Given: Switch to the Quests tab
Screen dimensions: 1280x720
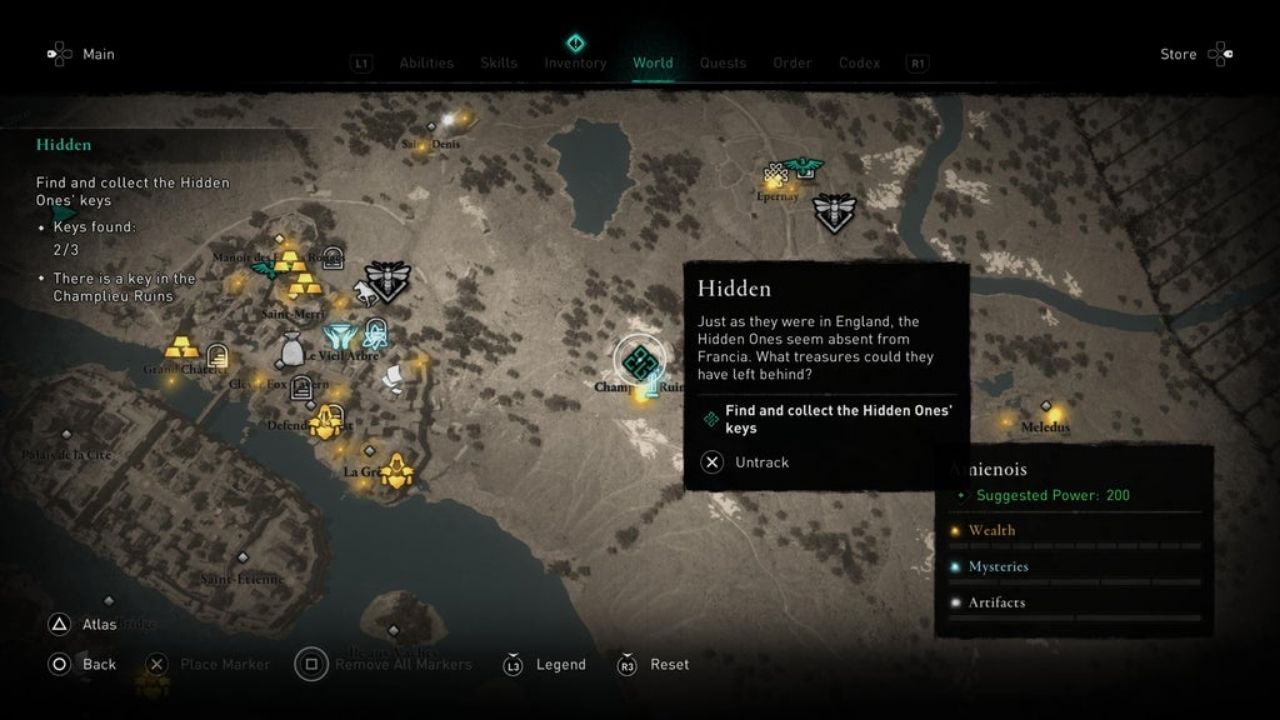Looking at the screenshot, I should [x=723, y=62].
